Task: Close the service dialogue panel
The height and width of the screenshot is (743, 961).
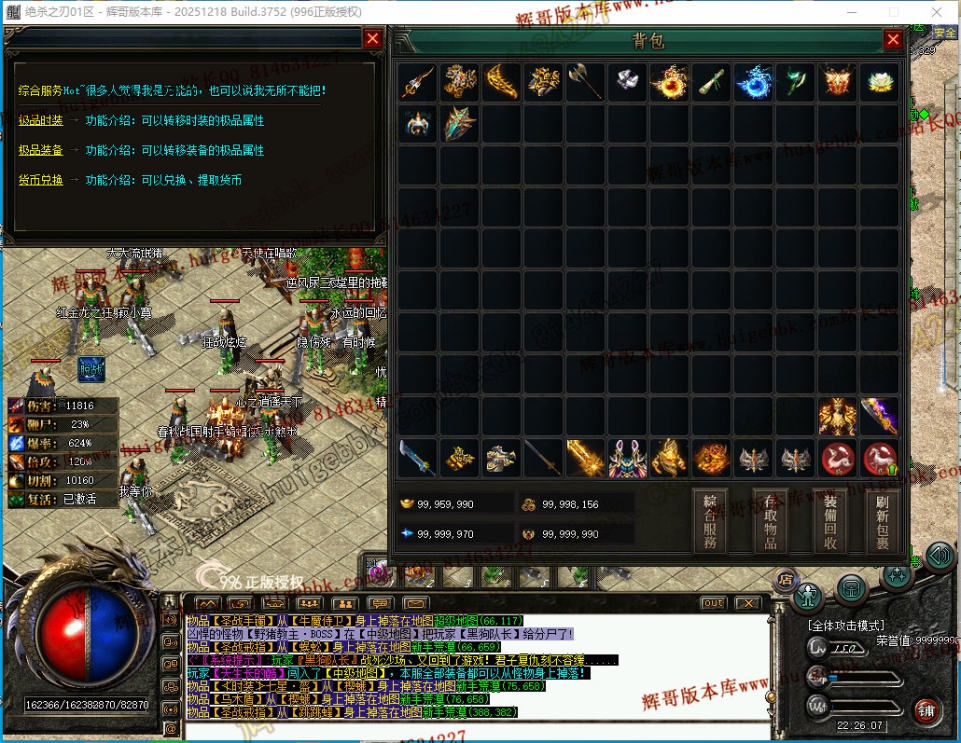Action: (x=372, y=39)
